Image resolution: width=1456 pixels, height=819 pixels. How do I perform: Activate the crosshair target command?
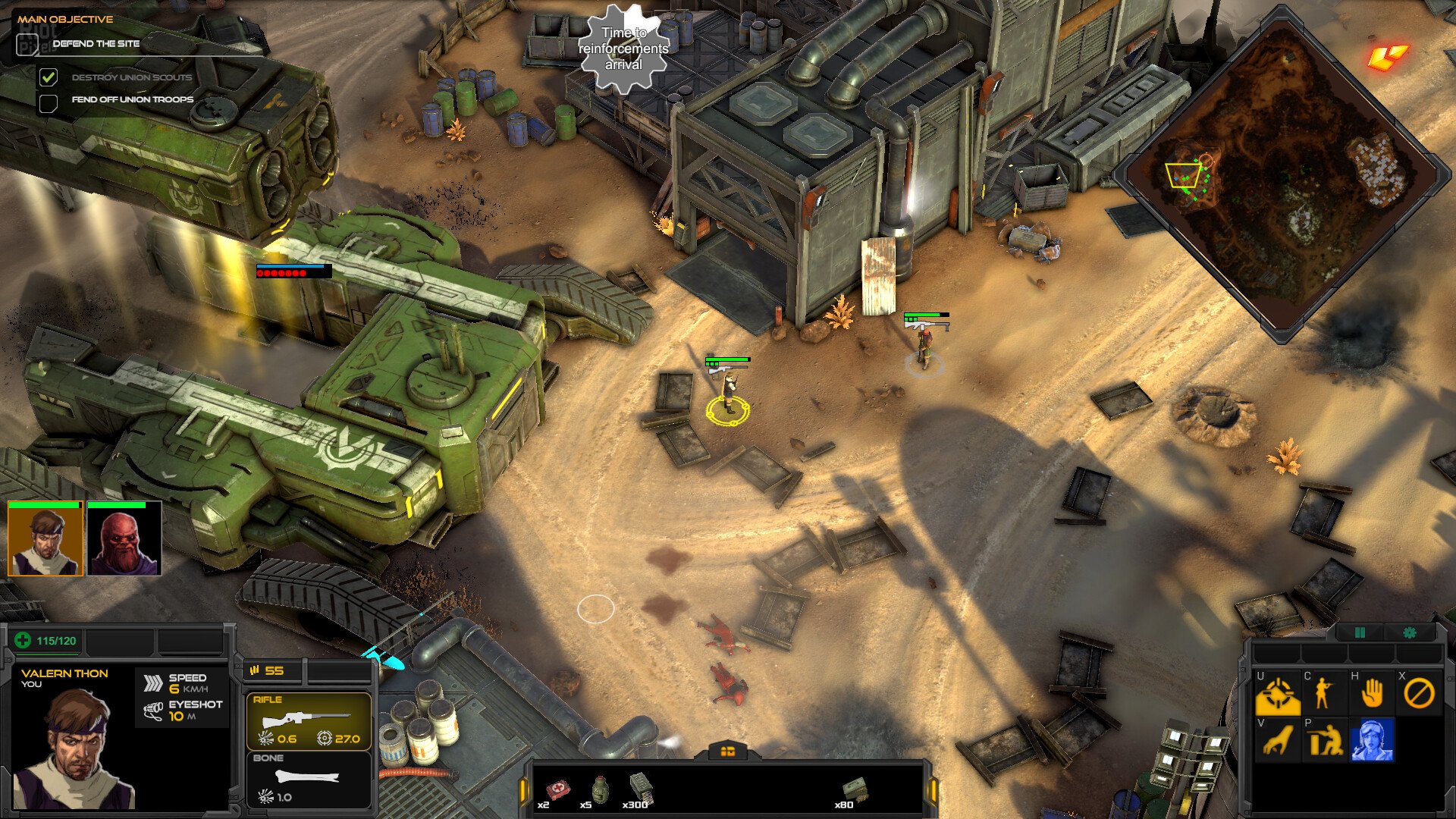click(x=1278, y=694)
